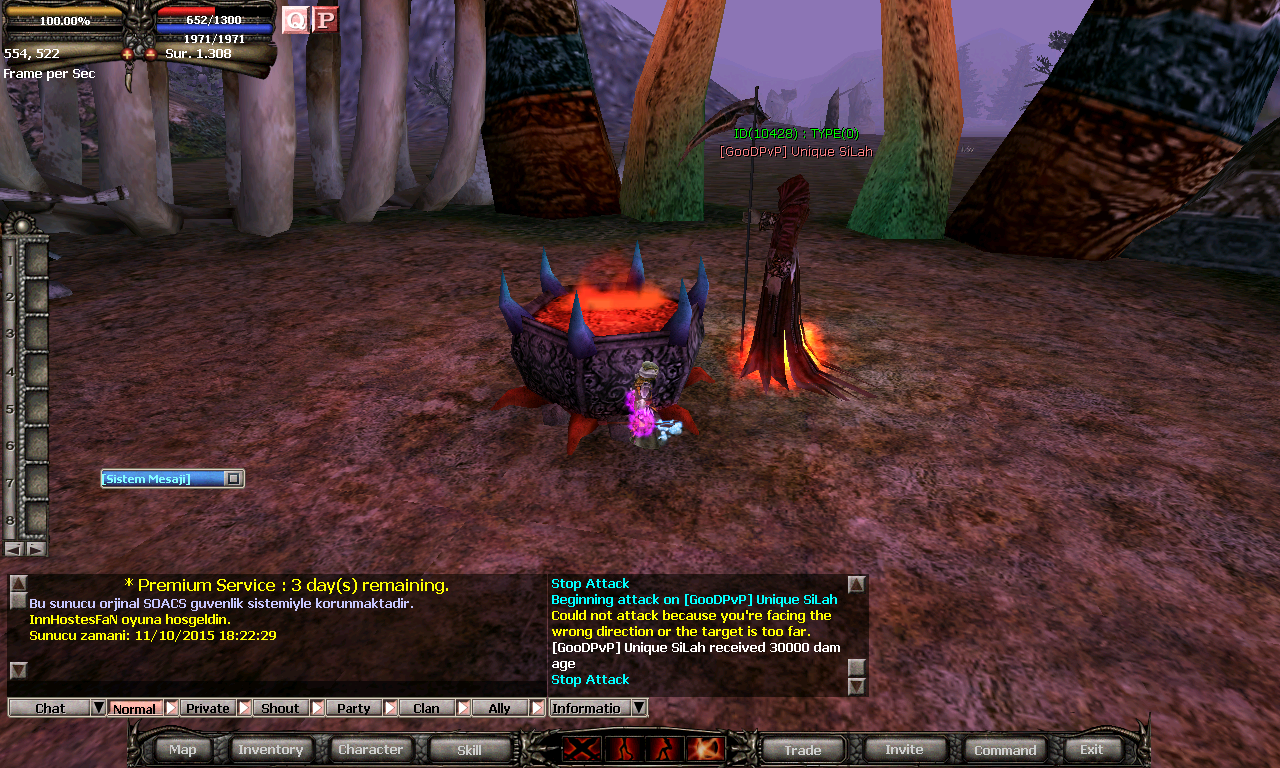
Task: Open the Map from the bottom bar
Action: click(x=183, y=749)
